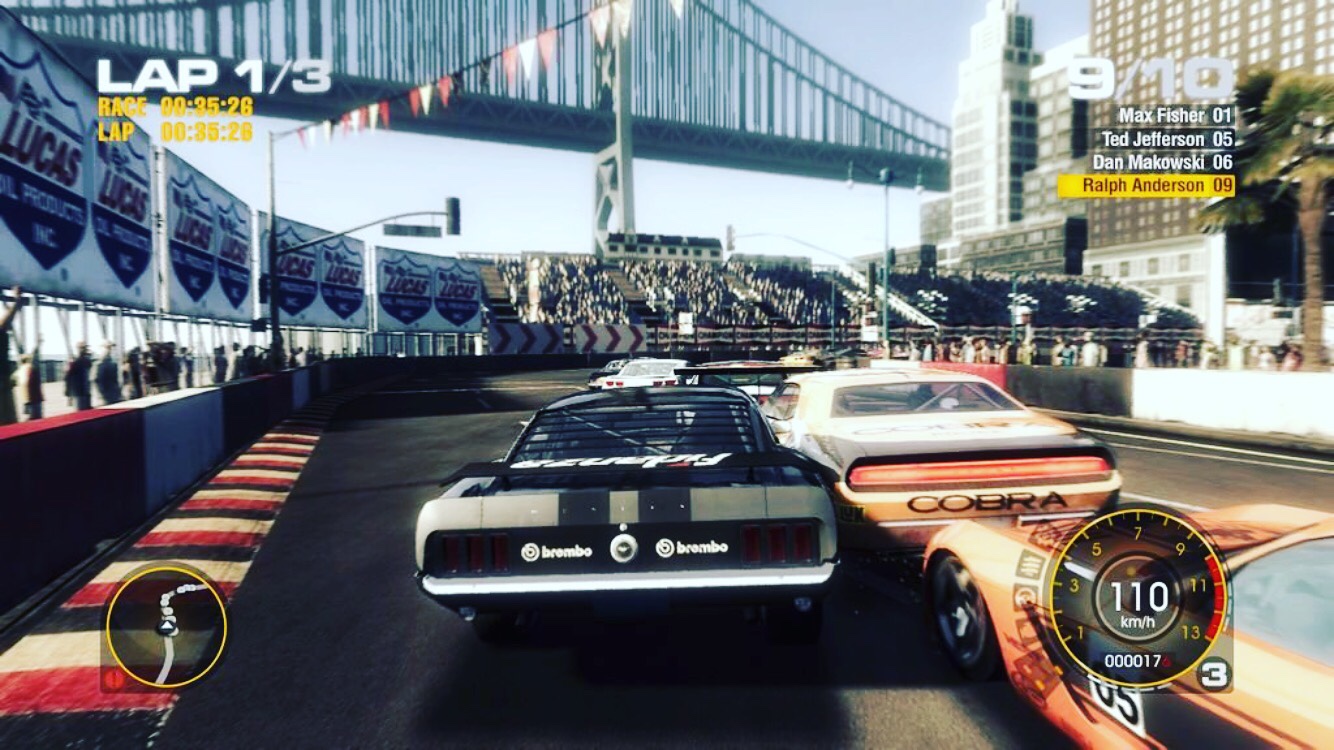Select the Ted Jefferson standings row
This screenshot has height=750, width=1334.
click(x=1166, y=139)
